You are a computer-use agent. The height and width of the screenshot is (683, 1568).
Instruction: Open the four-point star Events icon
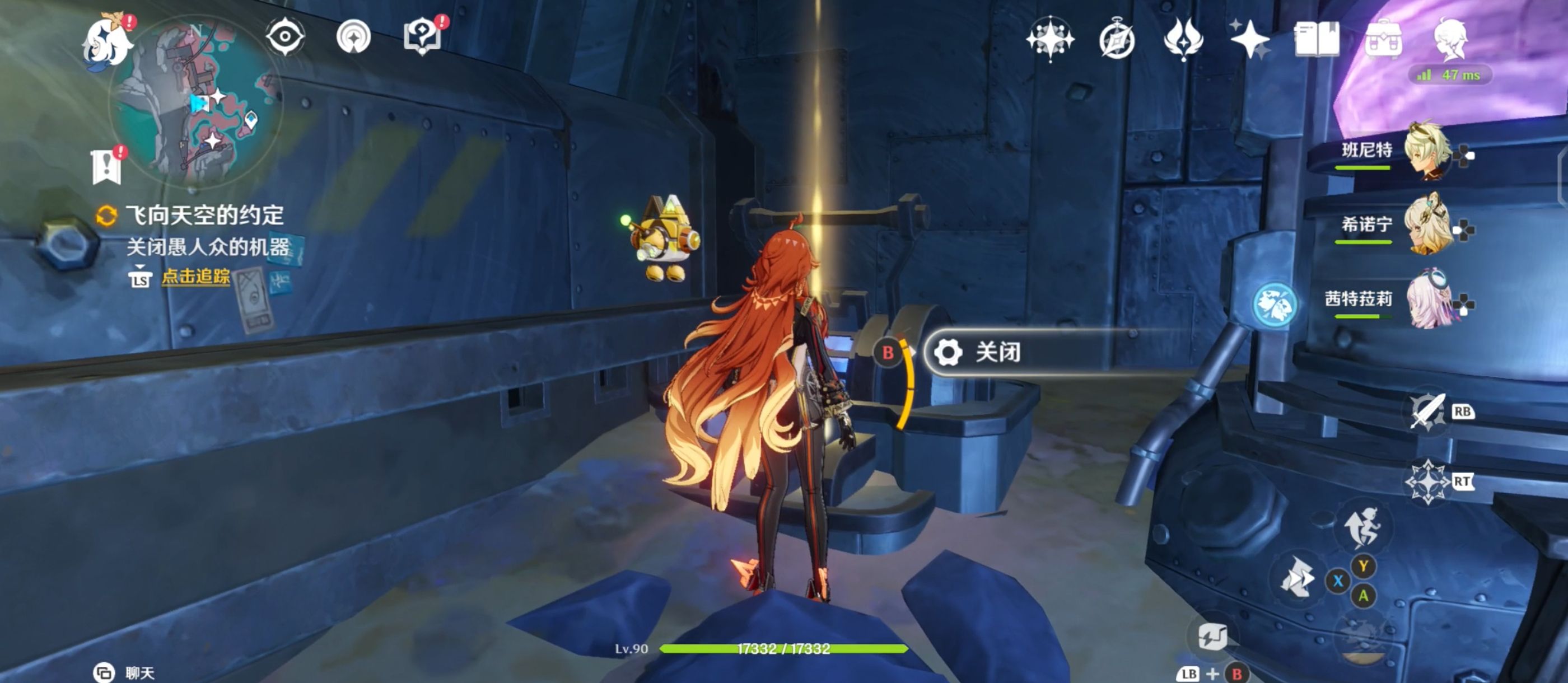coord(1249,40)
